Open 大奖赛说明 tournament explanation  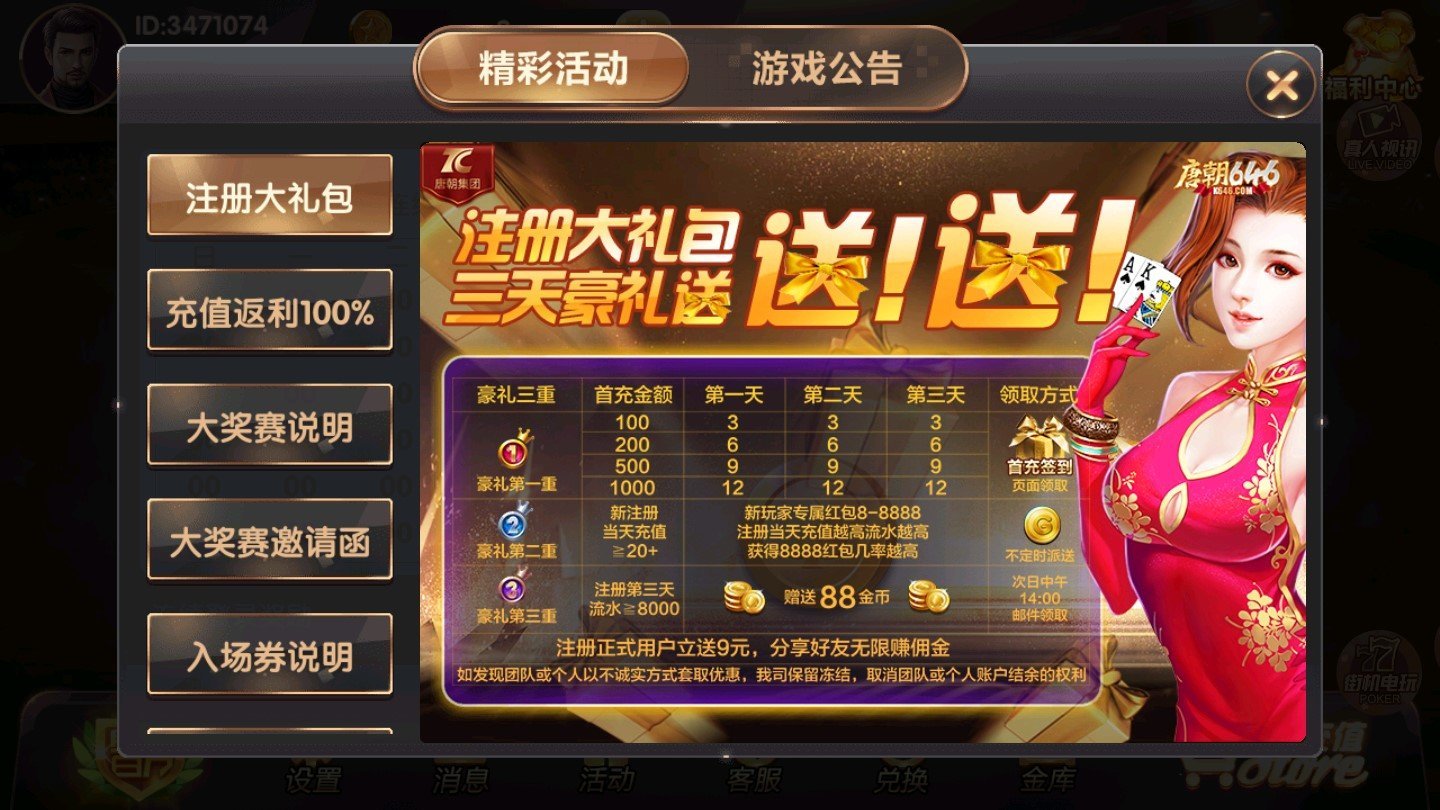[x=270, y=425]
